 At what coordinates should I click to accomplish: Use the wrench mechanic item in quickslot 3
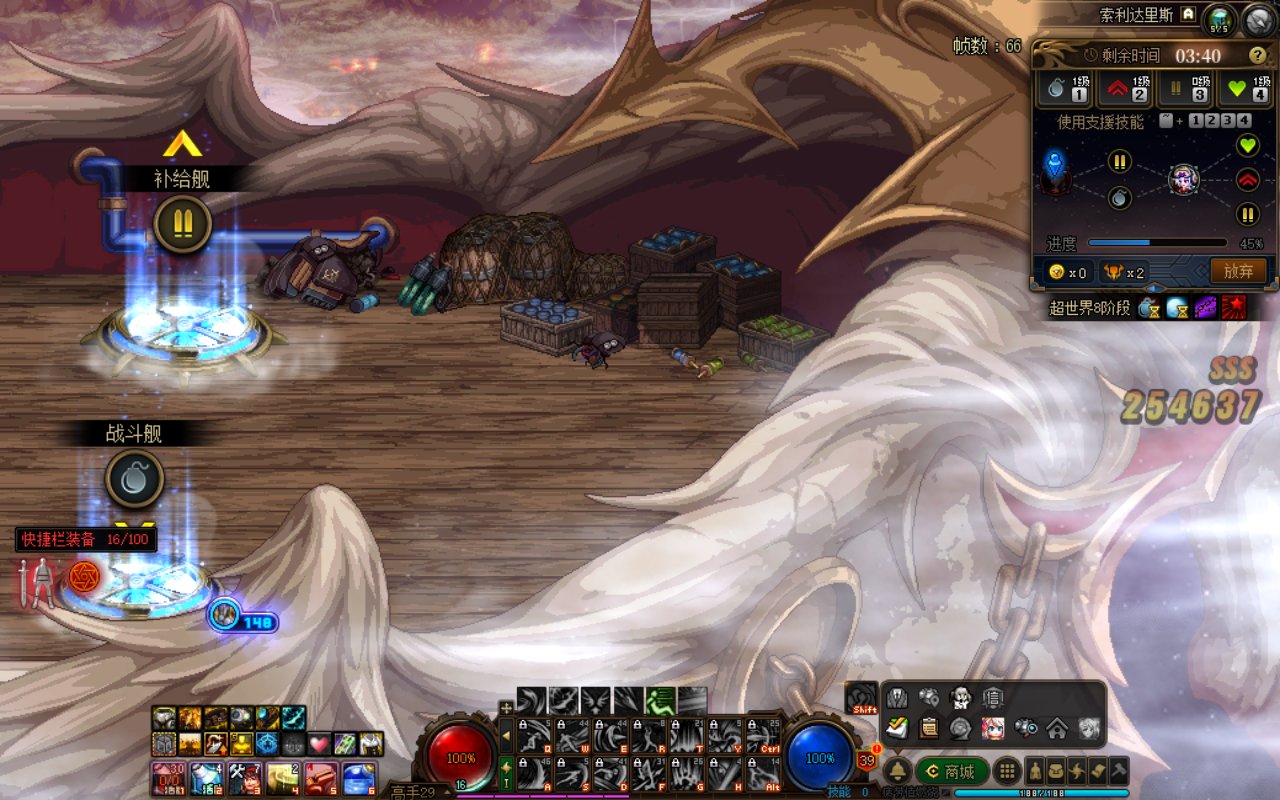244,777
